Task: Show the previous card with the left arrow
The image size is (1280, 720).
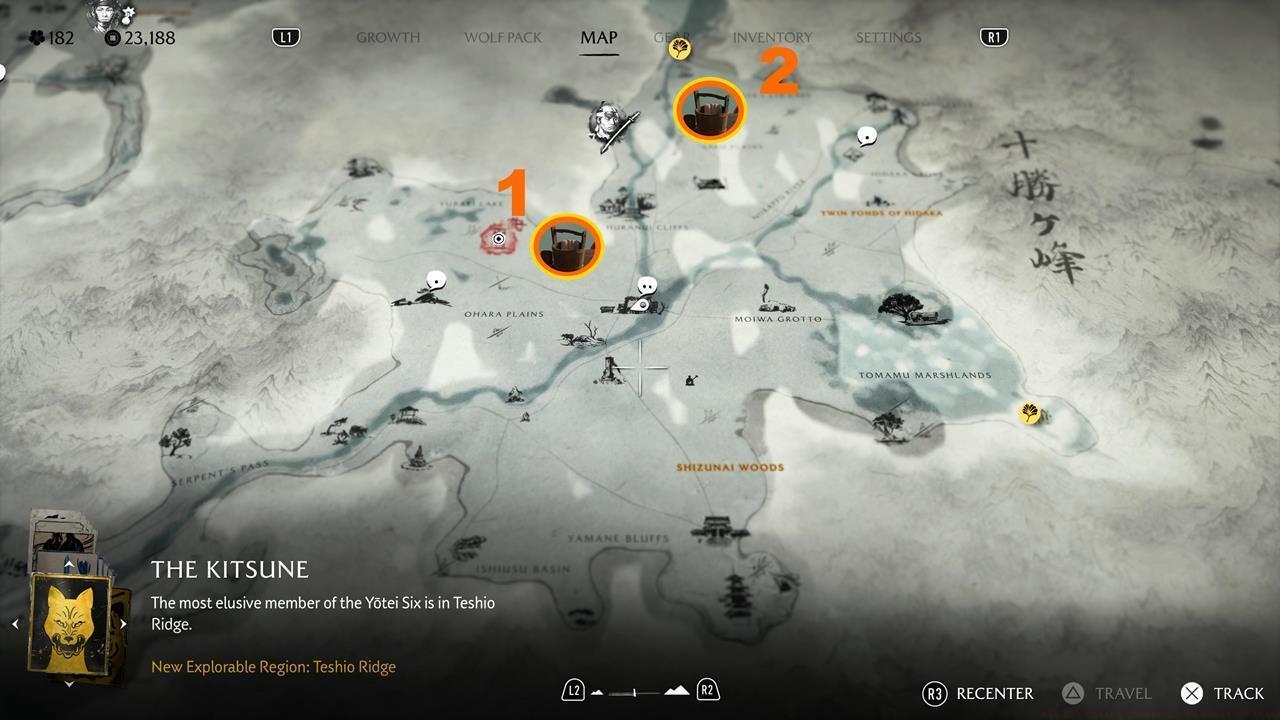Action: pyautogui.click(x=15, y=624)
